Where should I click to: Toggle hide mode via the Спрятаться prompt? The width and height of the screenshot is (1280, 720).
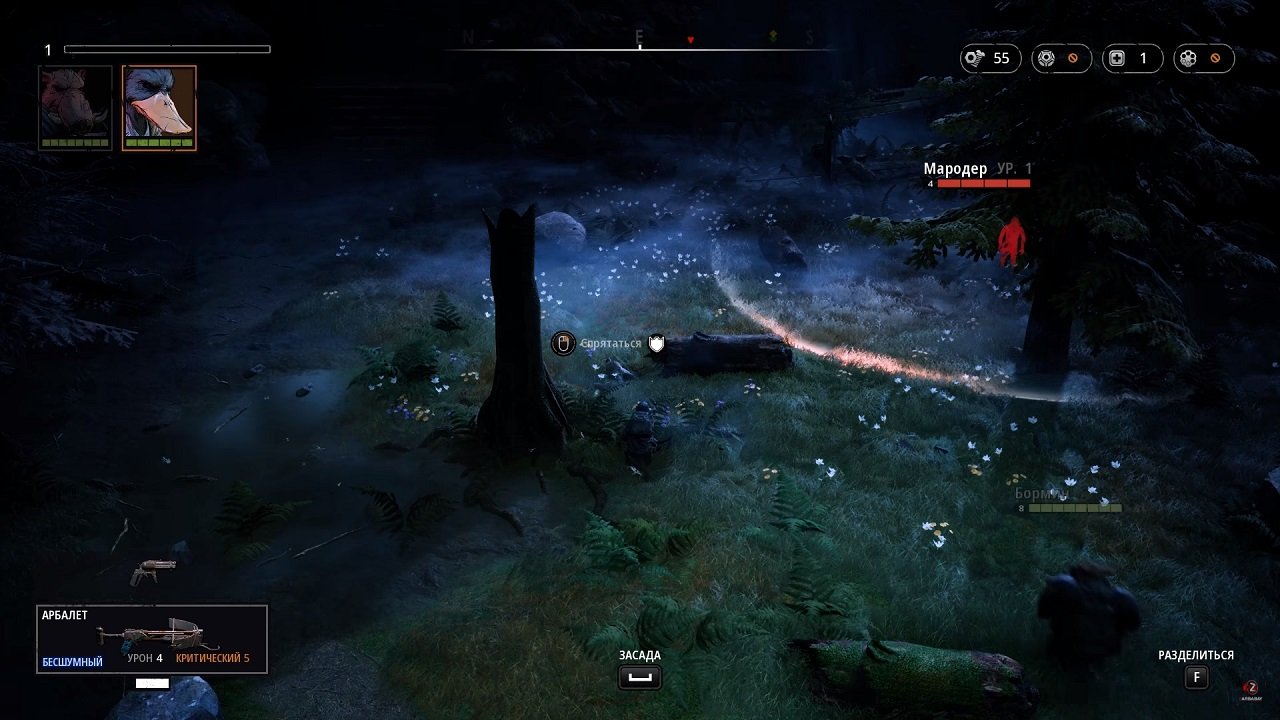click(x=609, y=344)
